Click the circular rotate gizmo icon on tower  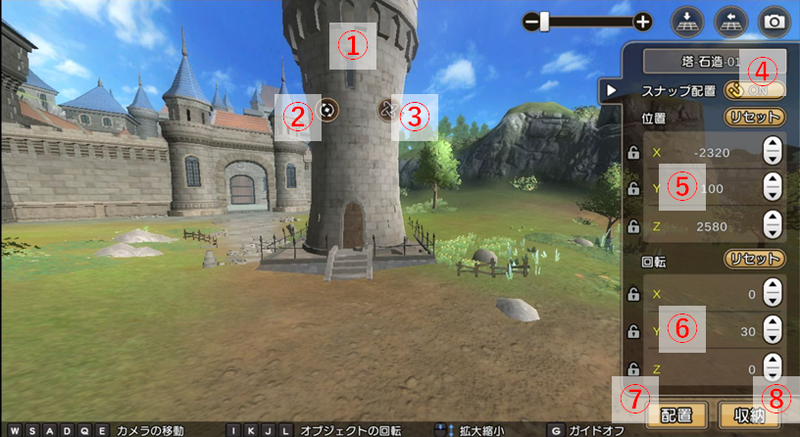pos(328,109)
